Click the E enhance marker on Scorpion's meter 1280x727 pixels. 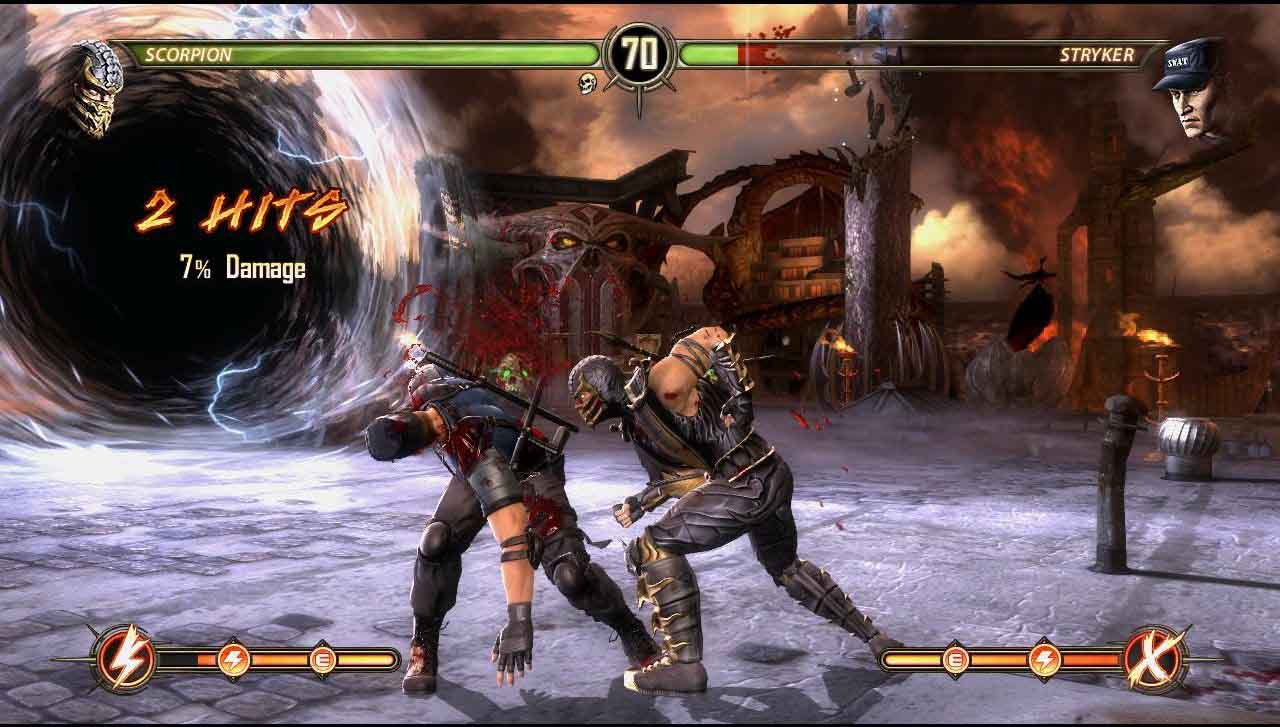click(x=323, y=659)
